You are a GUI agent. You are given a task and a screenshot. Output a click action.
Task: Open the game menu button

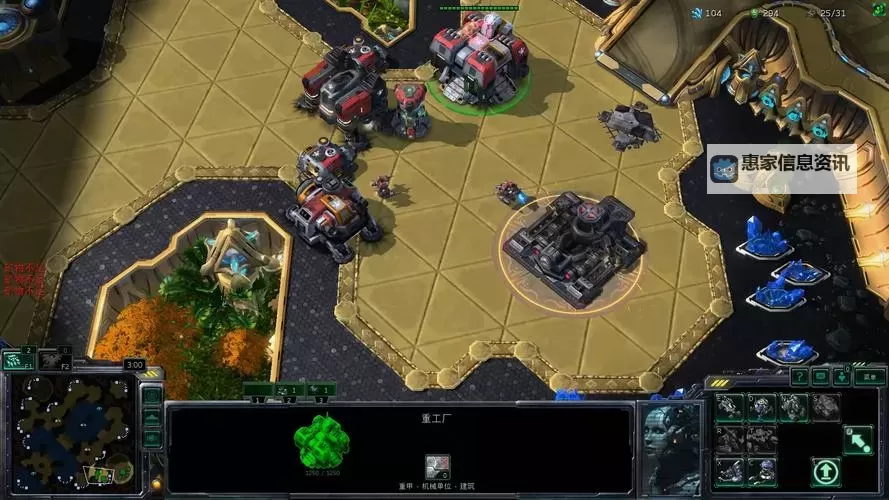point(870,377)
